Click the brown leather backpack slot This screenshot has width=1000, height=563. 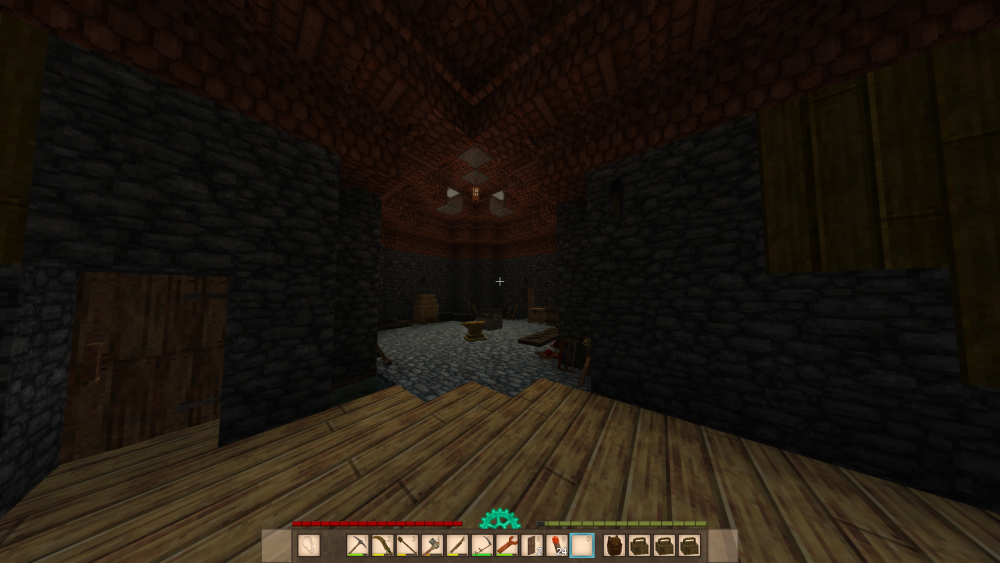click(614, 546)
